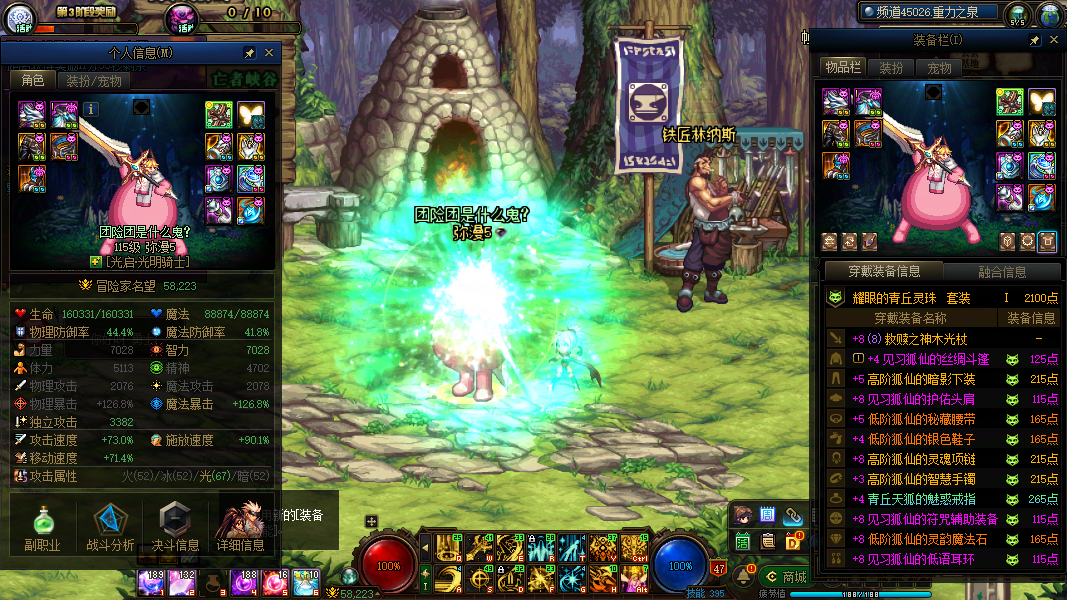This screenshot has height=600, width=1067.
Task: Open the 物品栏 inventory tab
Action: (x=843, y=68)
